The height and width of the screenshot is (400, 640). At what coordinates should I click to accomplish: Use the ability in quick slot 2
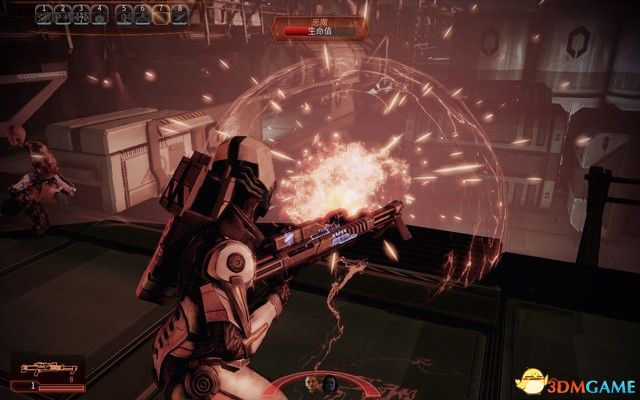click(63, 14)
